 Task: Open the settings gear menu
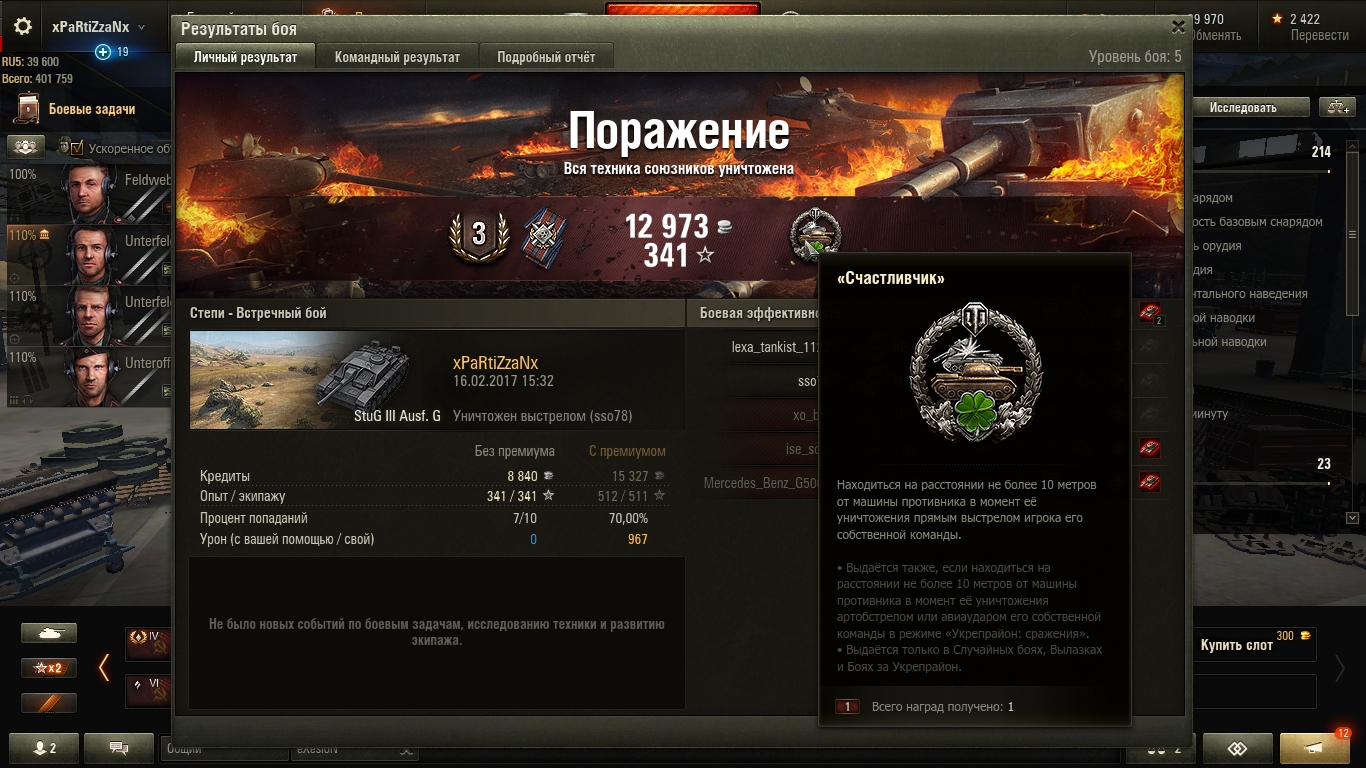tap(23, 27)
